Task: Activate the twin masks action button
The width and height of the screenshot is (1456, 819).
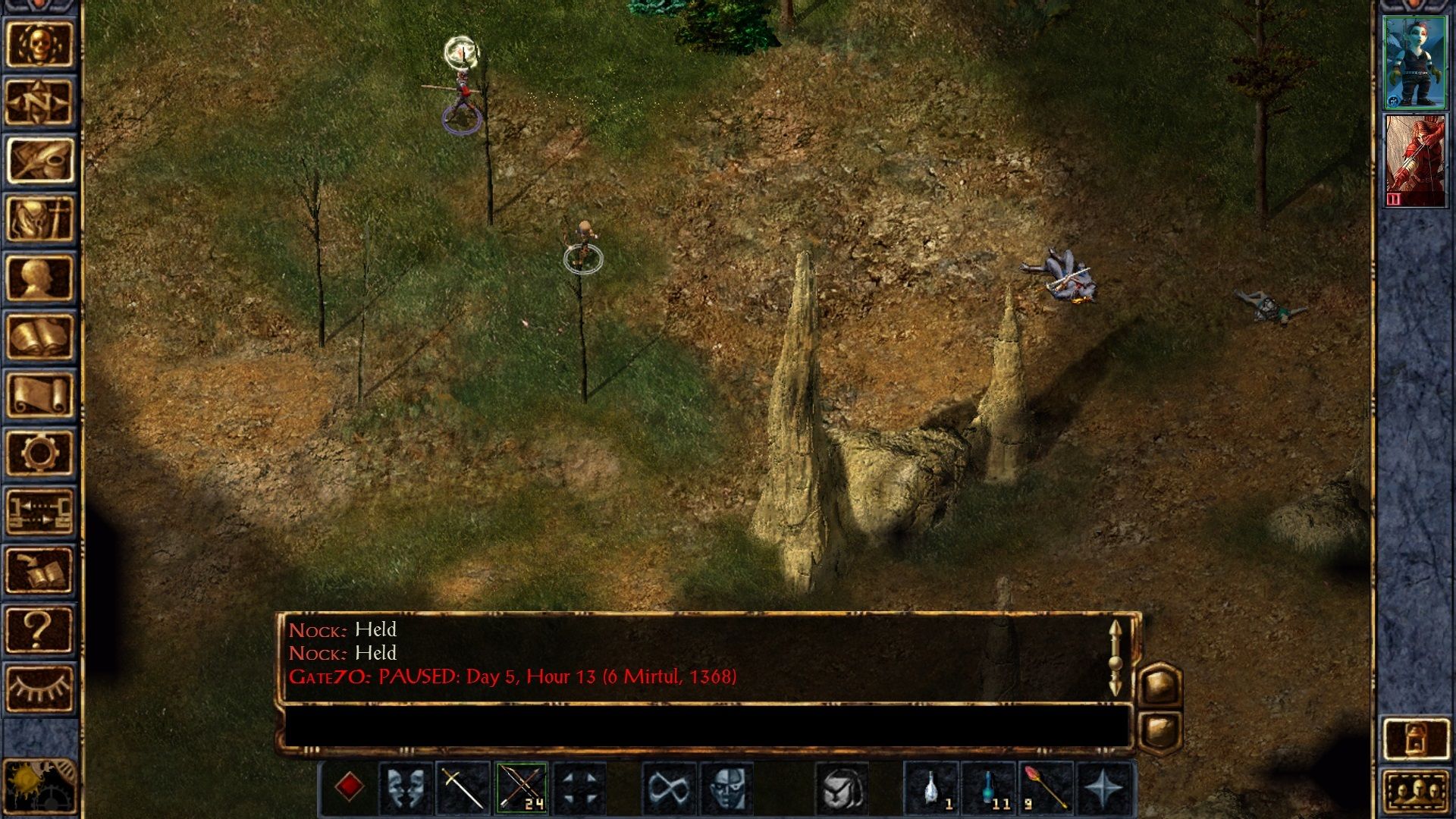Action: click(x=405, y=787)
